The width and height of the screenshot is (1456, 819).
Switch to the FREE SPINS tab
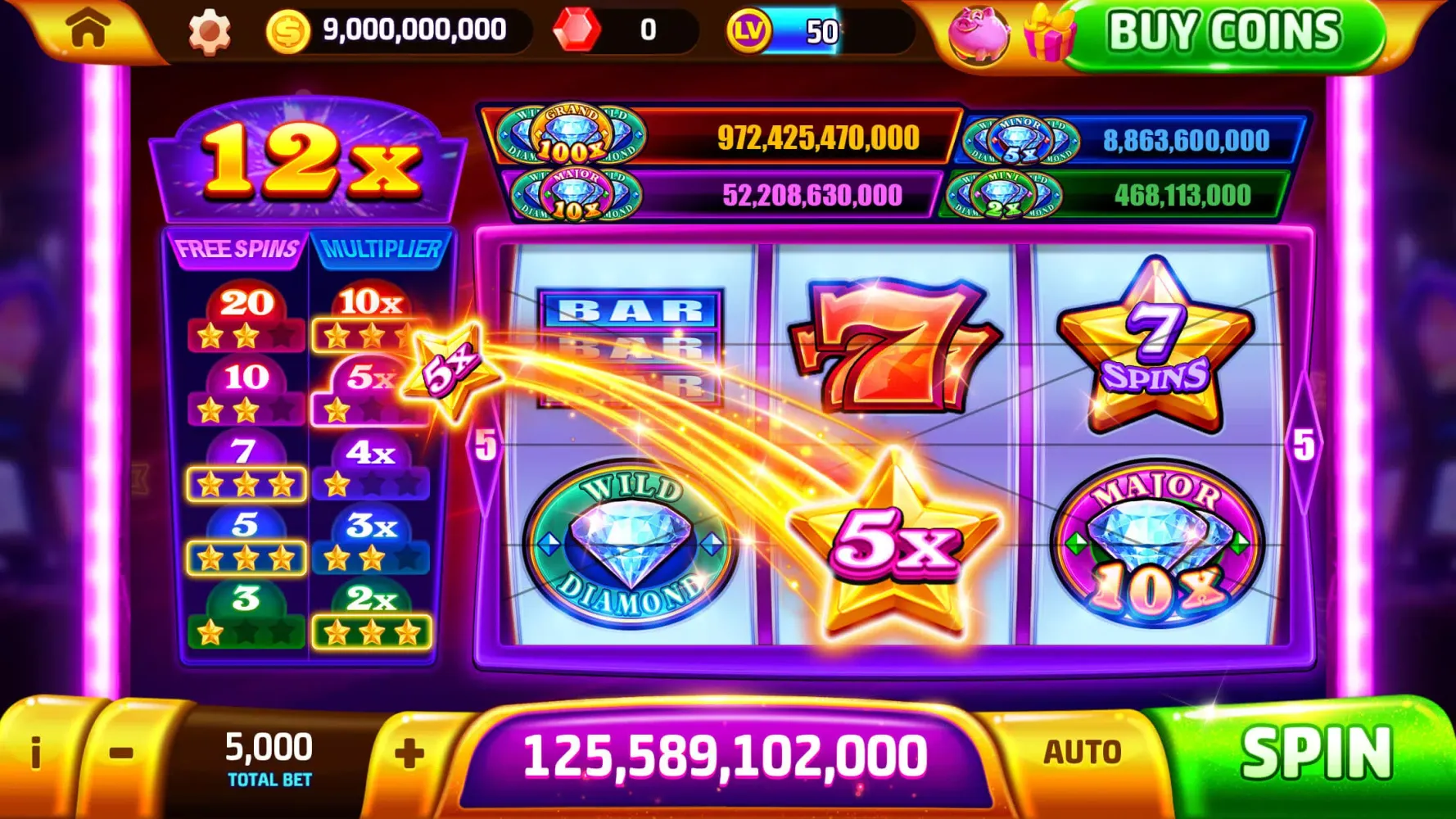[237, 249]
